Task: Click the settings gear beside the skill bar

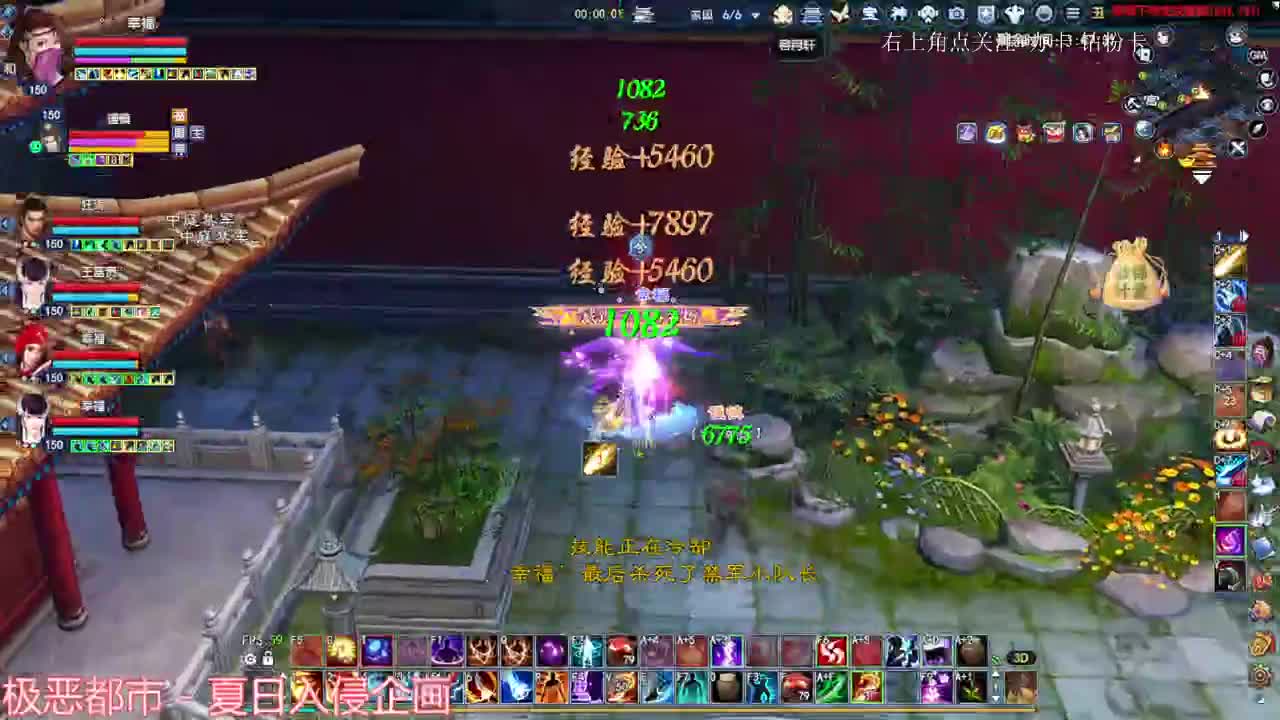Action: click(x=251, y=659)
